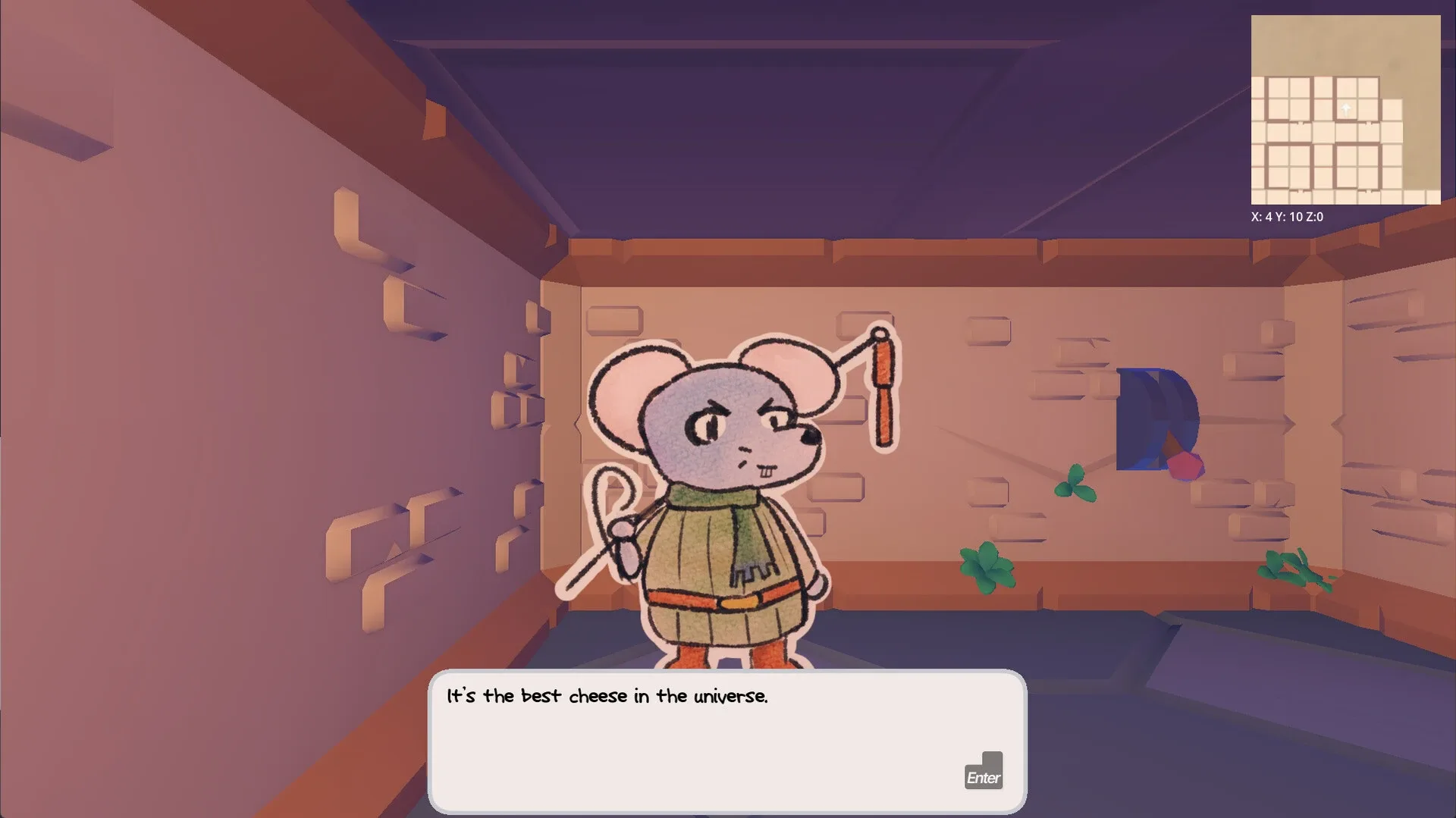Click the orange pommel of the mouse's staff
Screen dimensions: 1456x818
881,361
